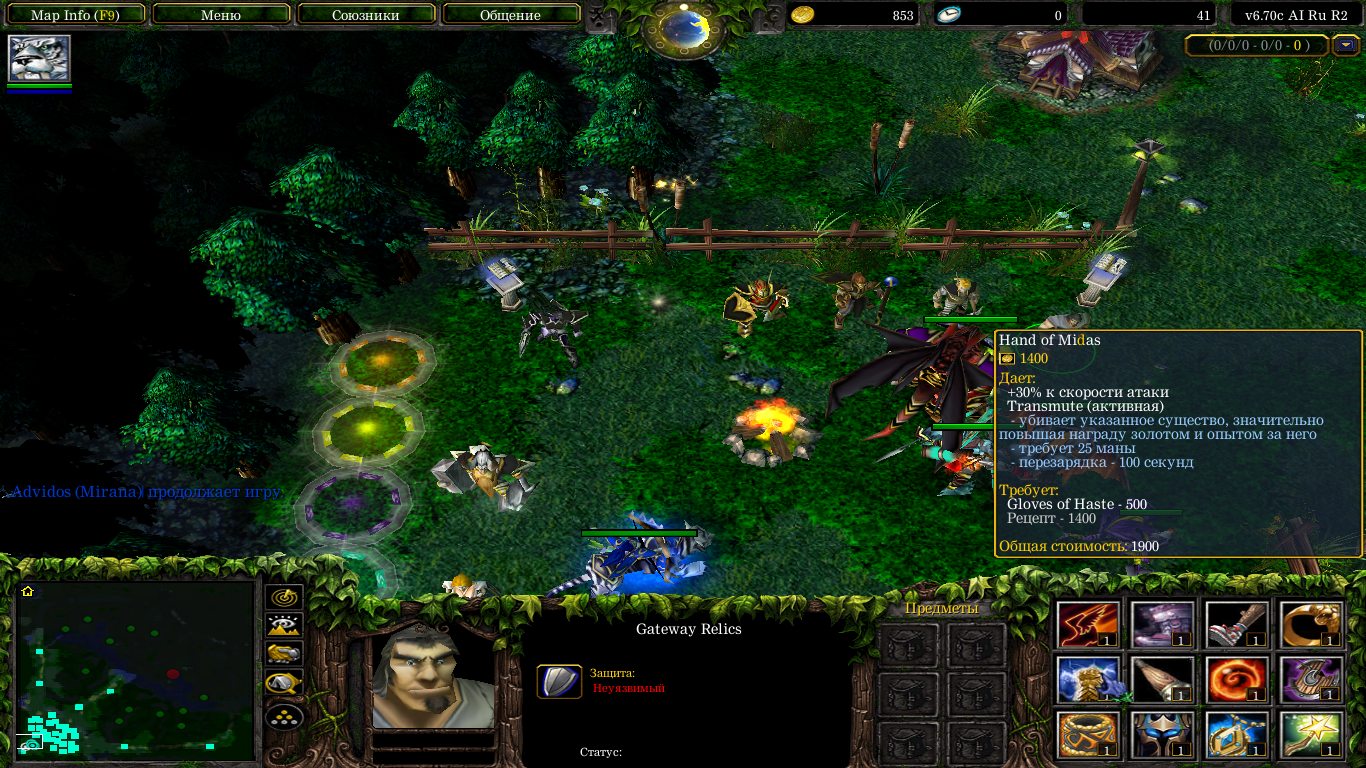Buy the blue gem golden medallion item
The height and width of the screenshot is (768, 1366).
[x=1237, y=735]
